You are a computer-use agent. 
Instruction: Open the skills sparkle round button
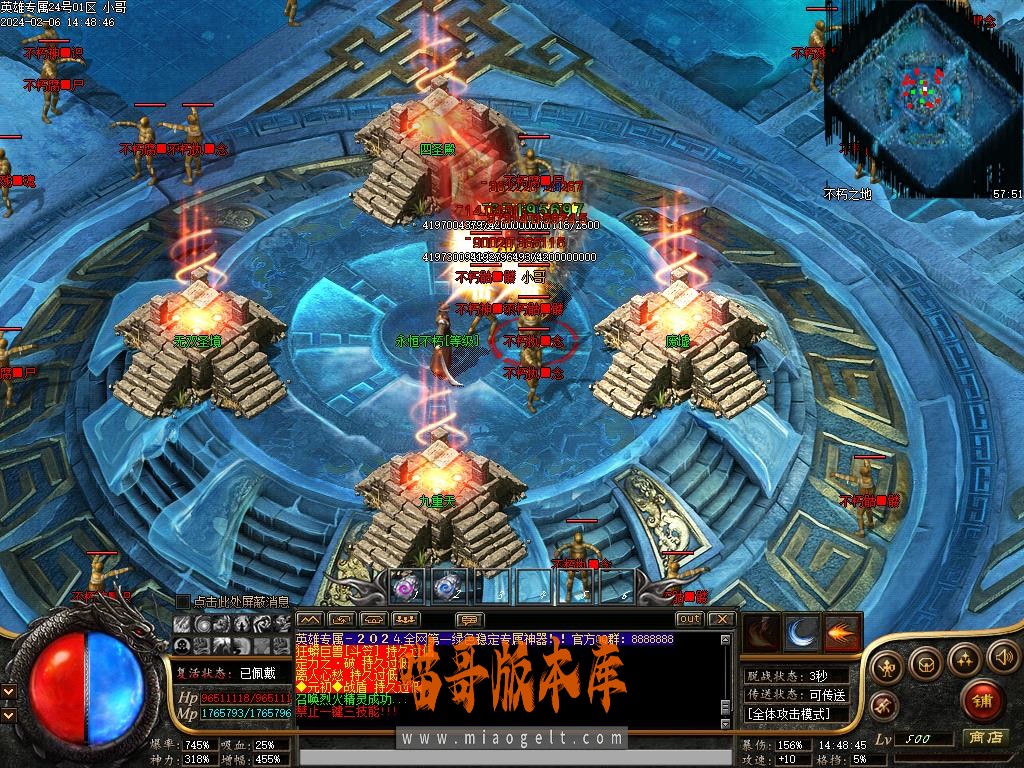pyautogui.click(x=964, y=659)
